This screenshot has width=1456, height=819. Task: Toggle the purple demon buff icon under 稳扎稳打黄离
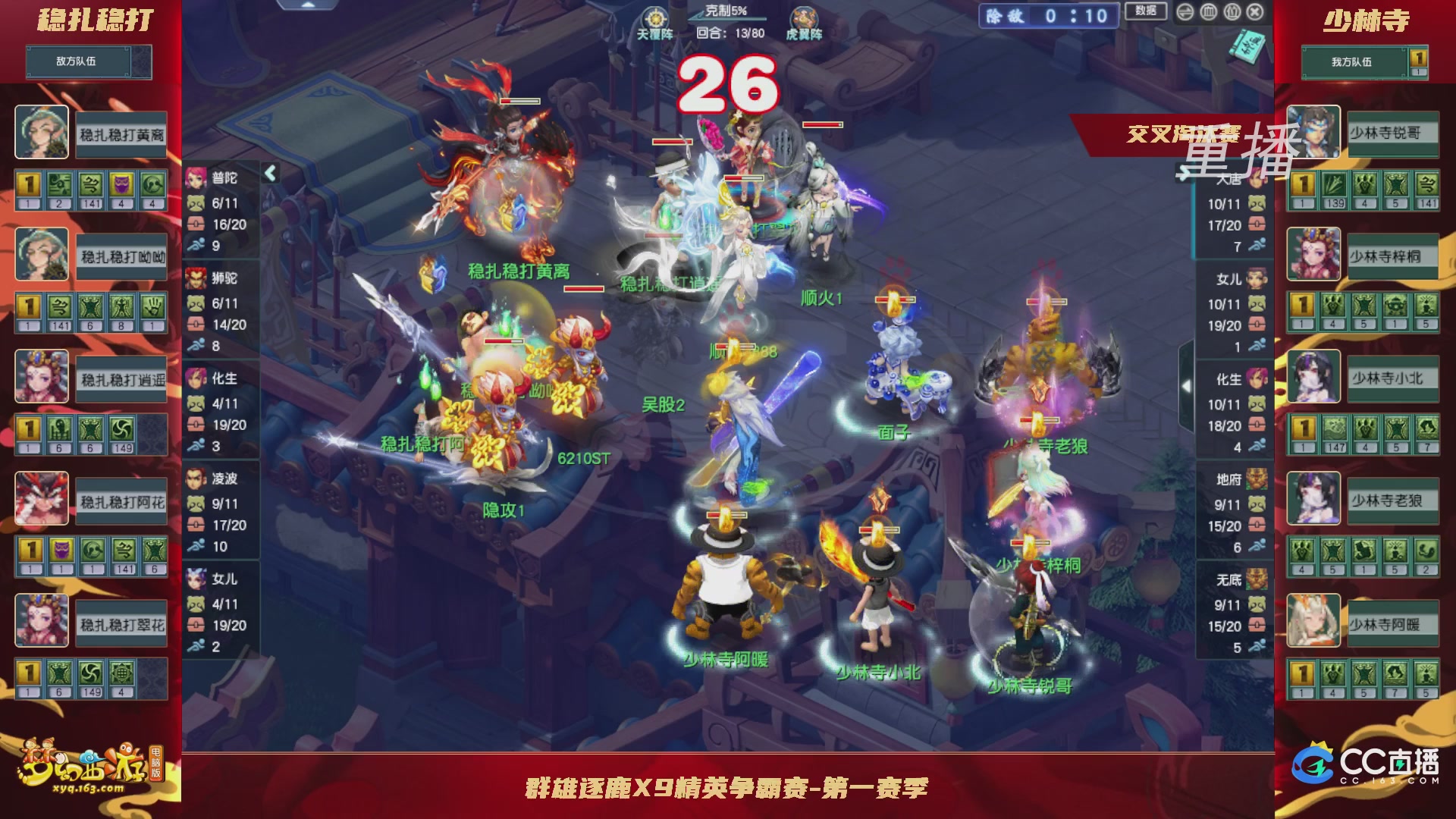tap(122, 184)
